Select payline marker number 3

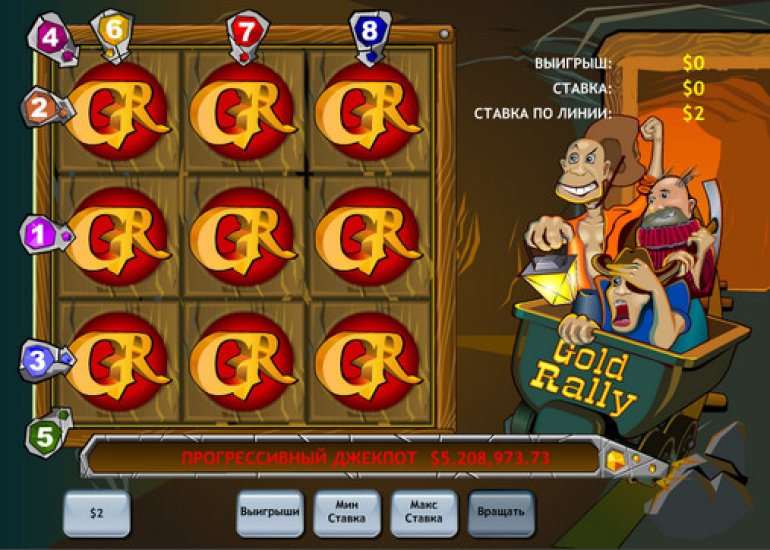(x=39, y=361)
